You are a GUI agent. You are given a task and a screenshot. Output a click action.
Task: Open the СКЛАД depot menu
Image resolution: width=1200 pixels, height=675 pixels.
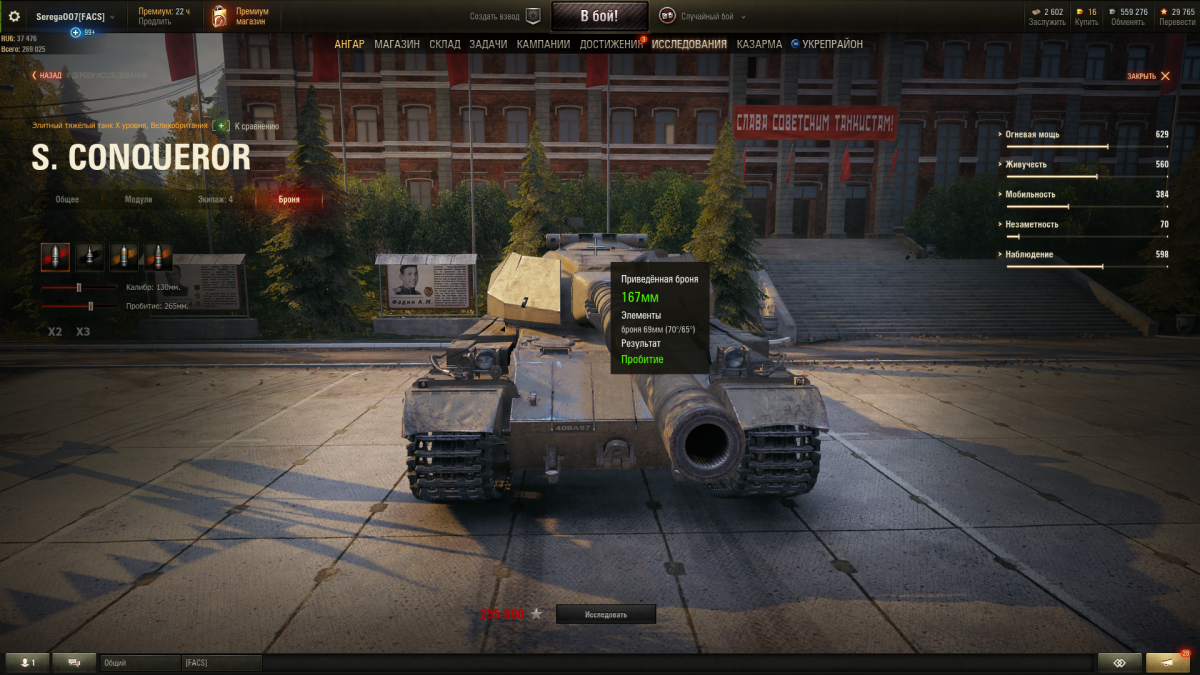(x=445, y=44)
